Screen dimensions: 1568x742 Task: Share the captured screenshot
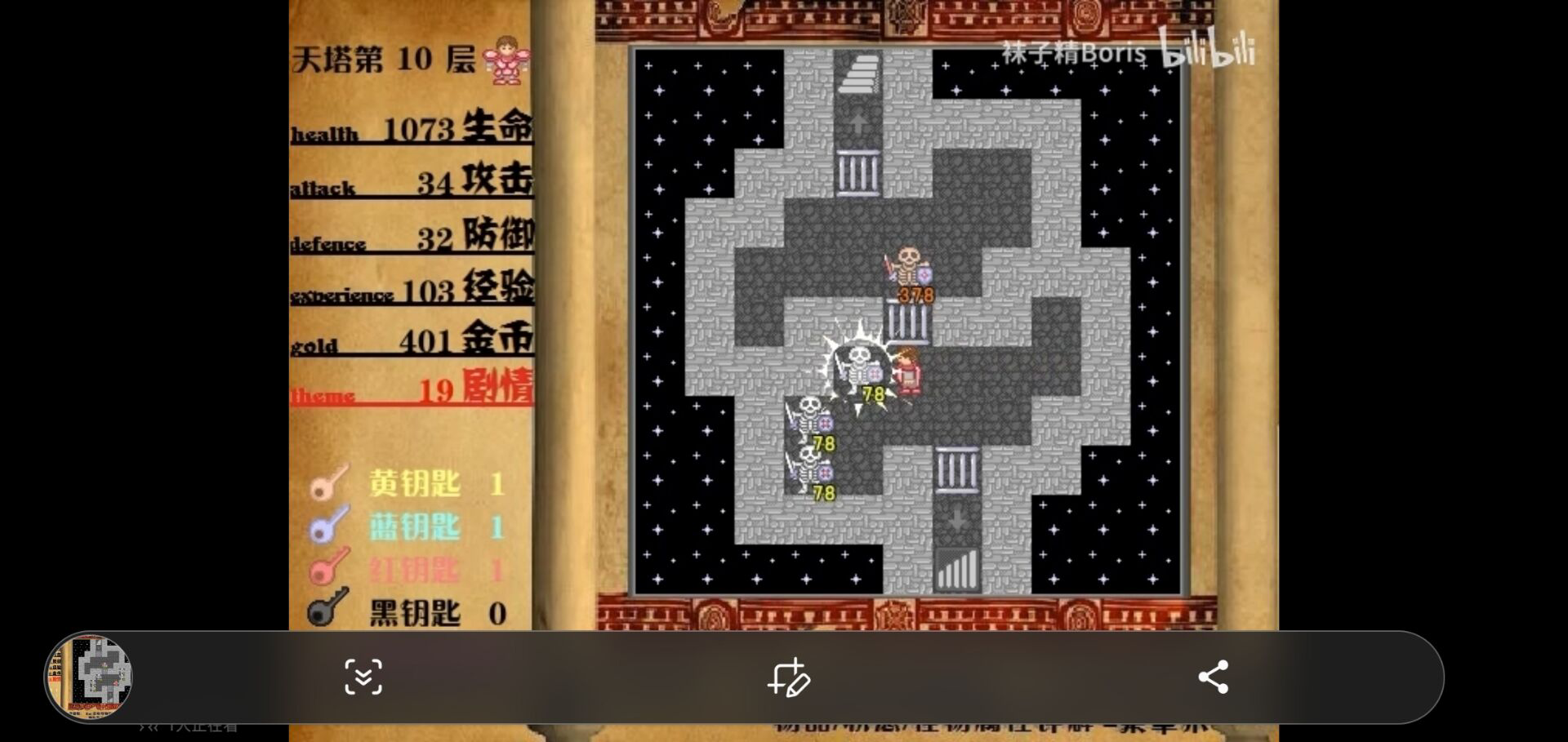click(1213, 677)
